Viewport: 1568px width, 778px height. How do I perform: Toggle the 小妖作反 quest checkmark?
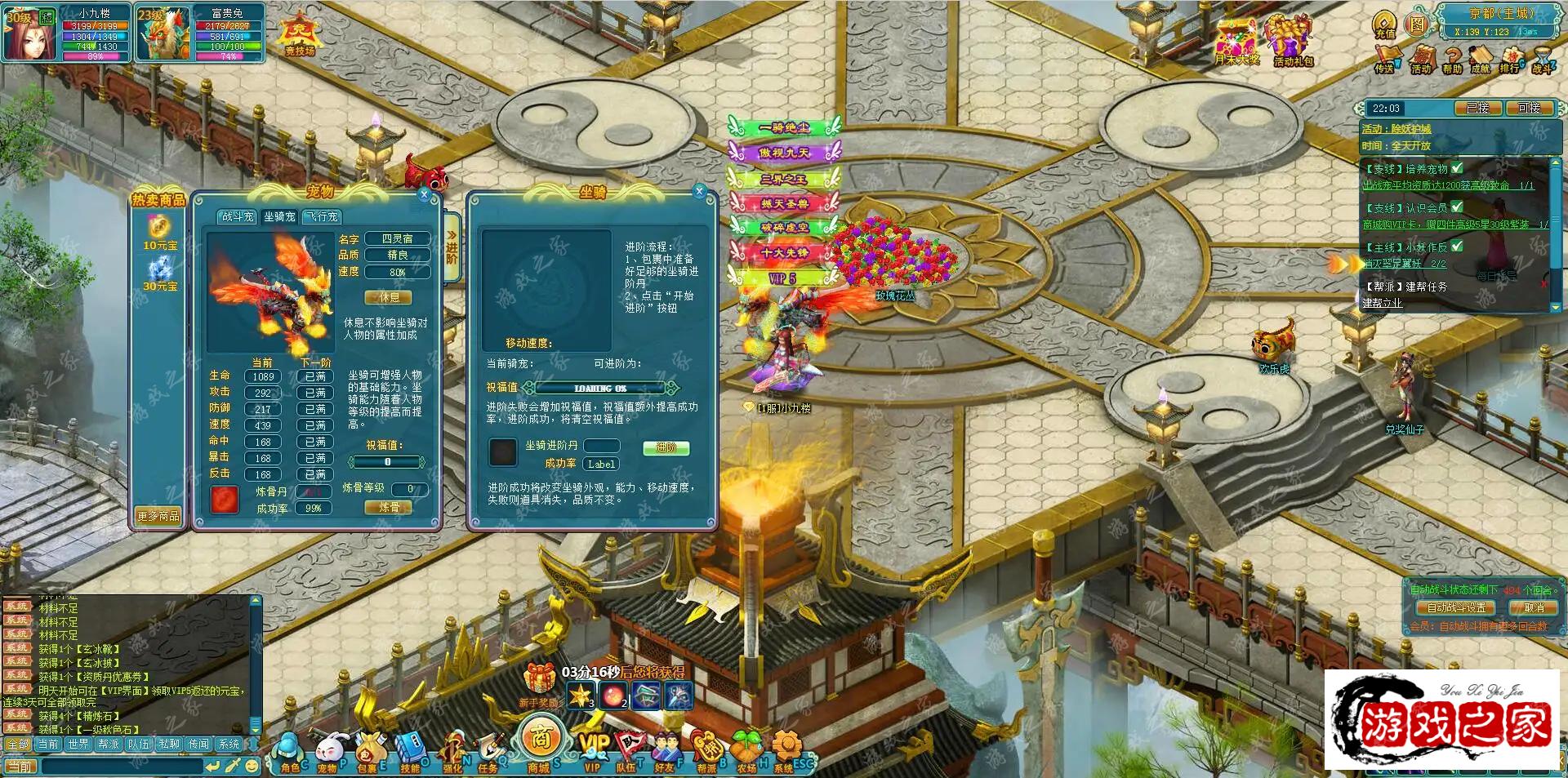coord(1456,247)
